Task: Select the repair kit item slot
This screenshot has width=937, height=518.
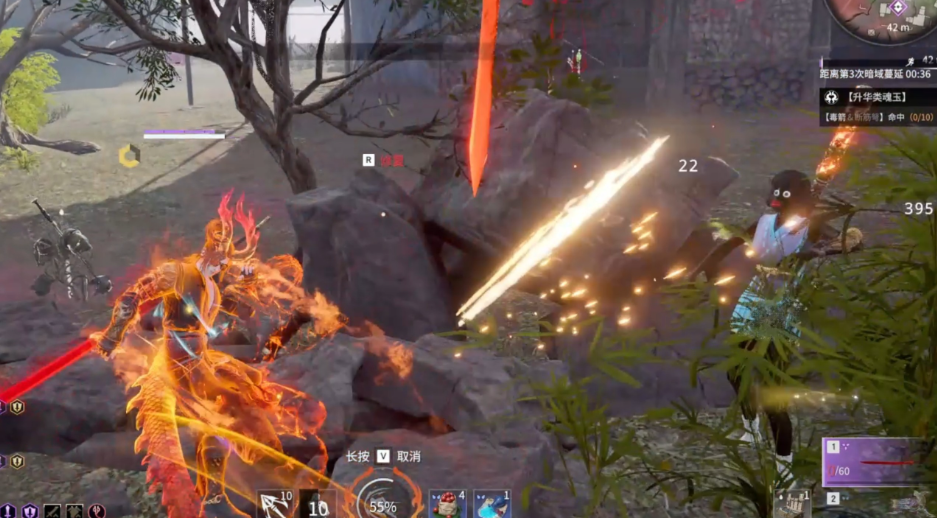Action: pos(792,504)
